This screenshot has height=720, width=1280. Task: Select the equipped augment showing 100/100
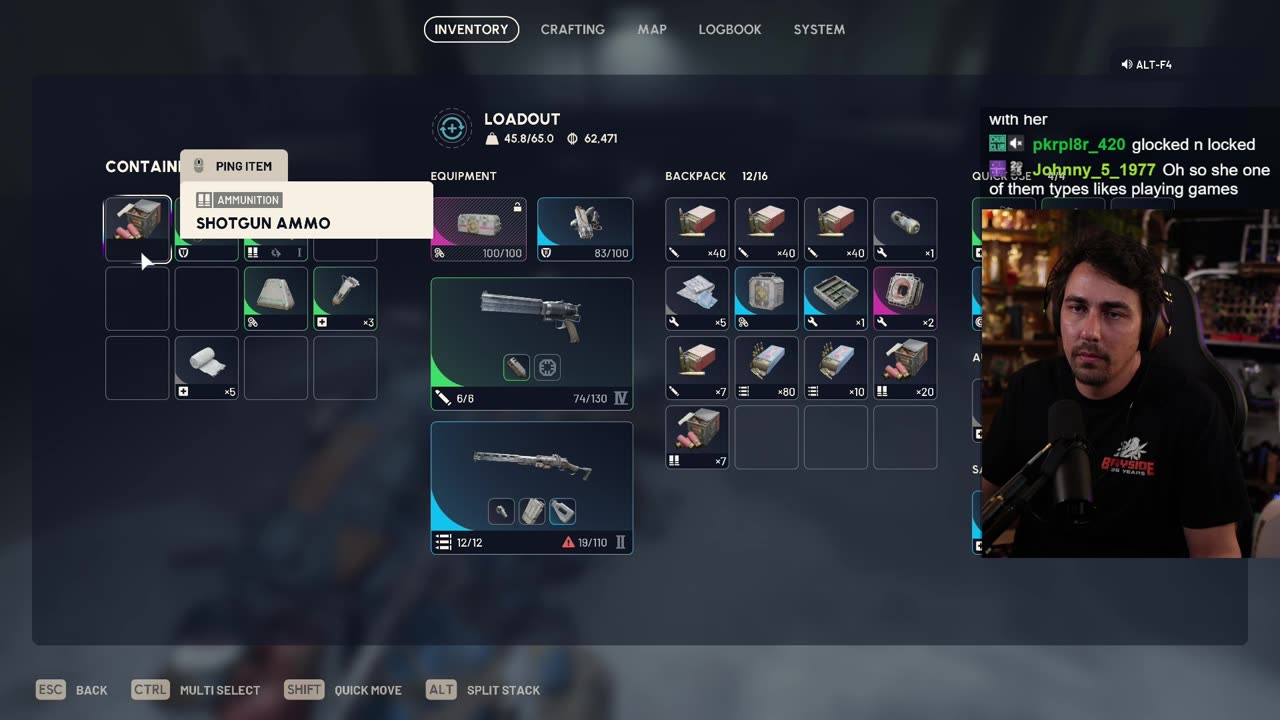479,229
